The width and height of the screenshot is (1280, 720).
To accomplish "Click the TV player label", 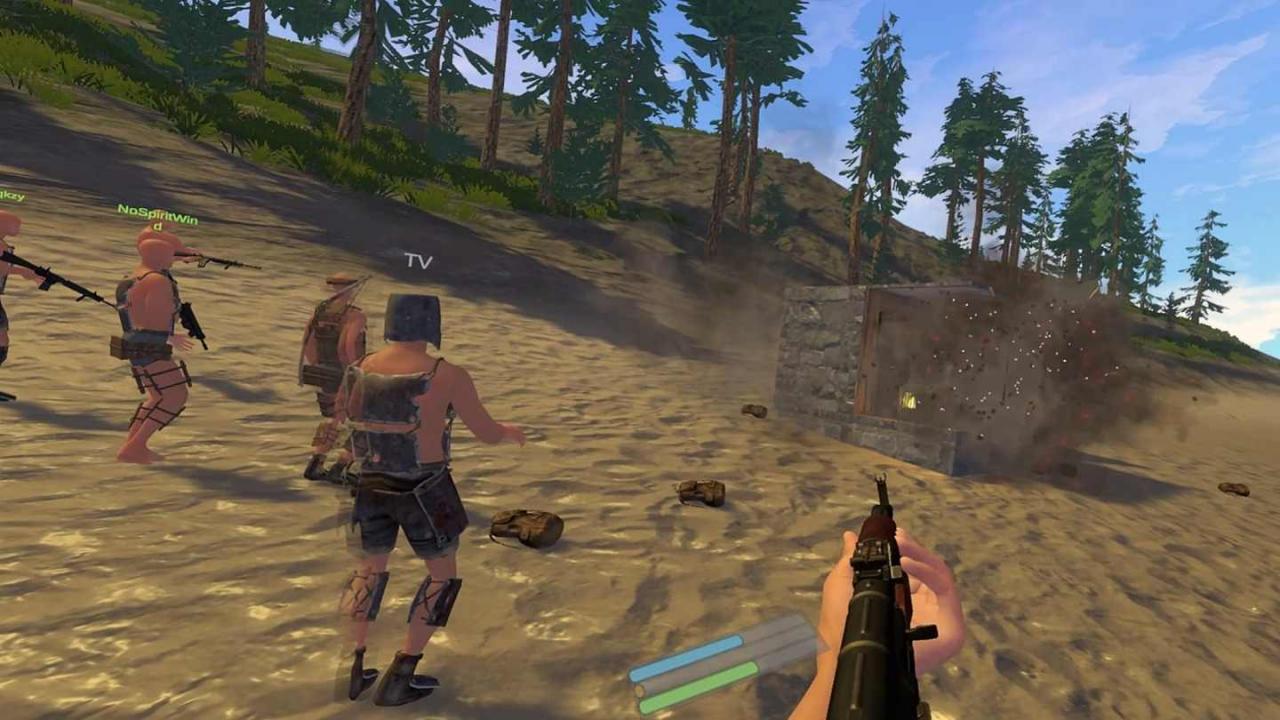I will [419, 262].
